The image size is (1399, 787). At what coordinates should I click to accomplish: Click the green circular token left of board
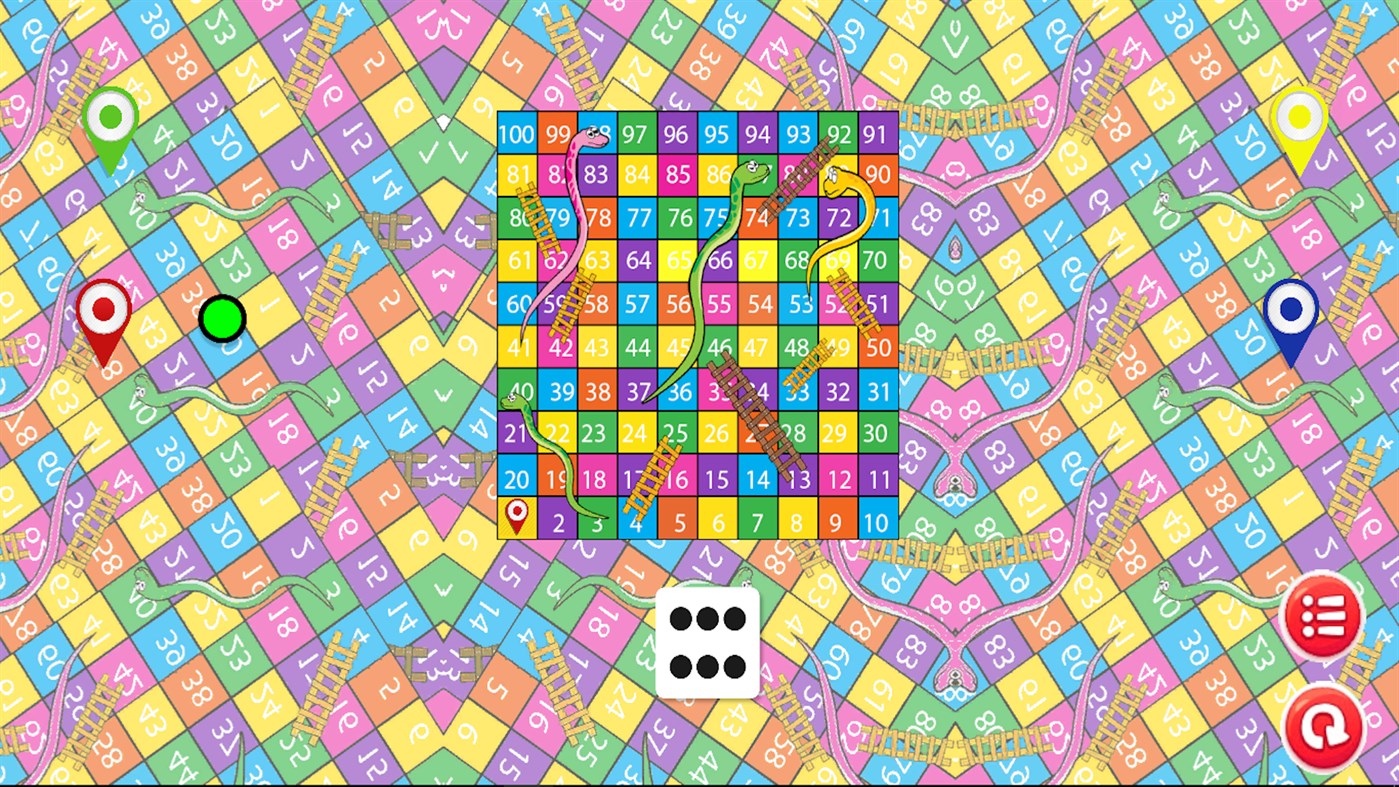(224, 318)
